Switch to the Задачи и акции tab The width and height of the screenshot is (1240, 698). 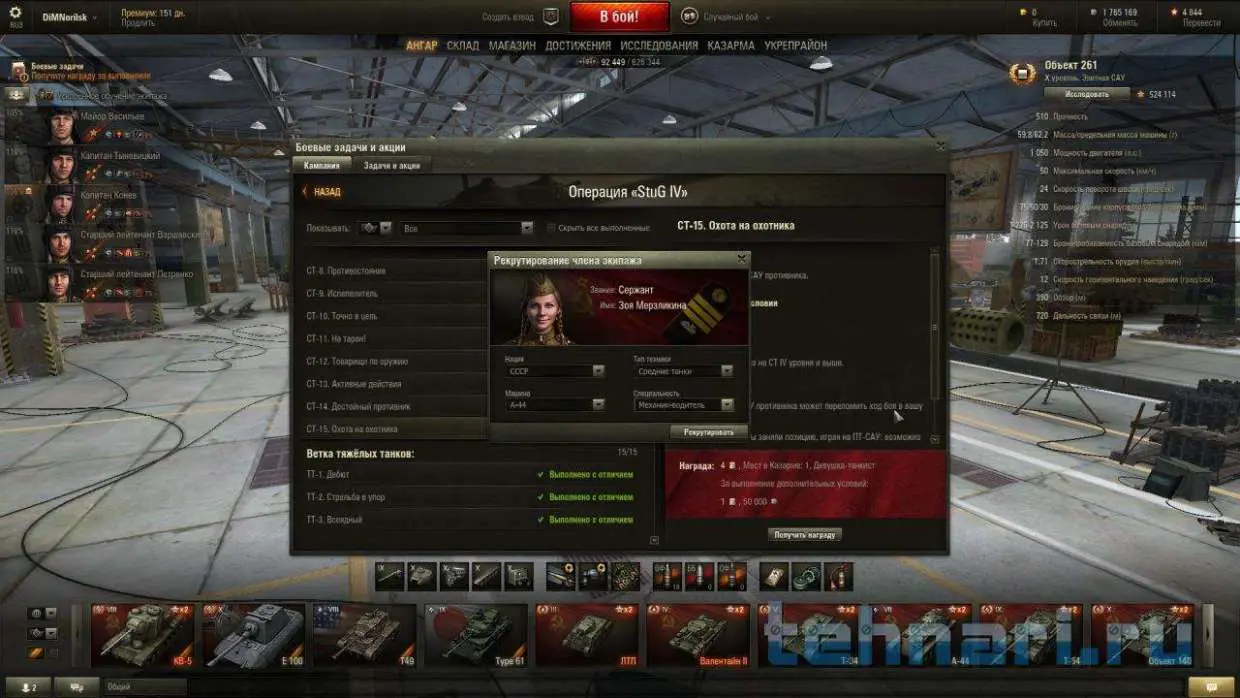[x=391, y=165]
